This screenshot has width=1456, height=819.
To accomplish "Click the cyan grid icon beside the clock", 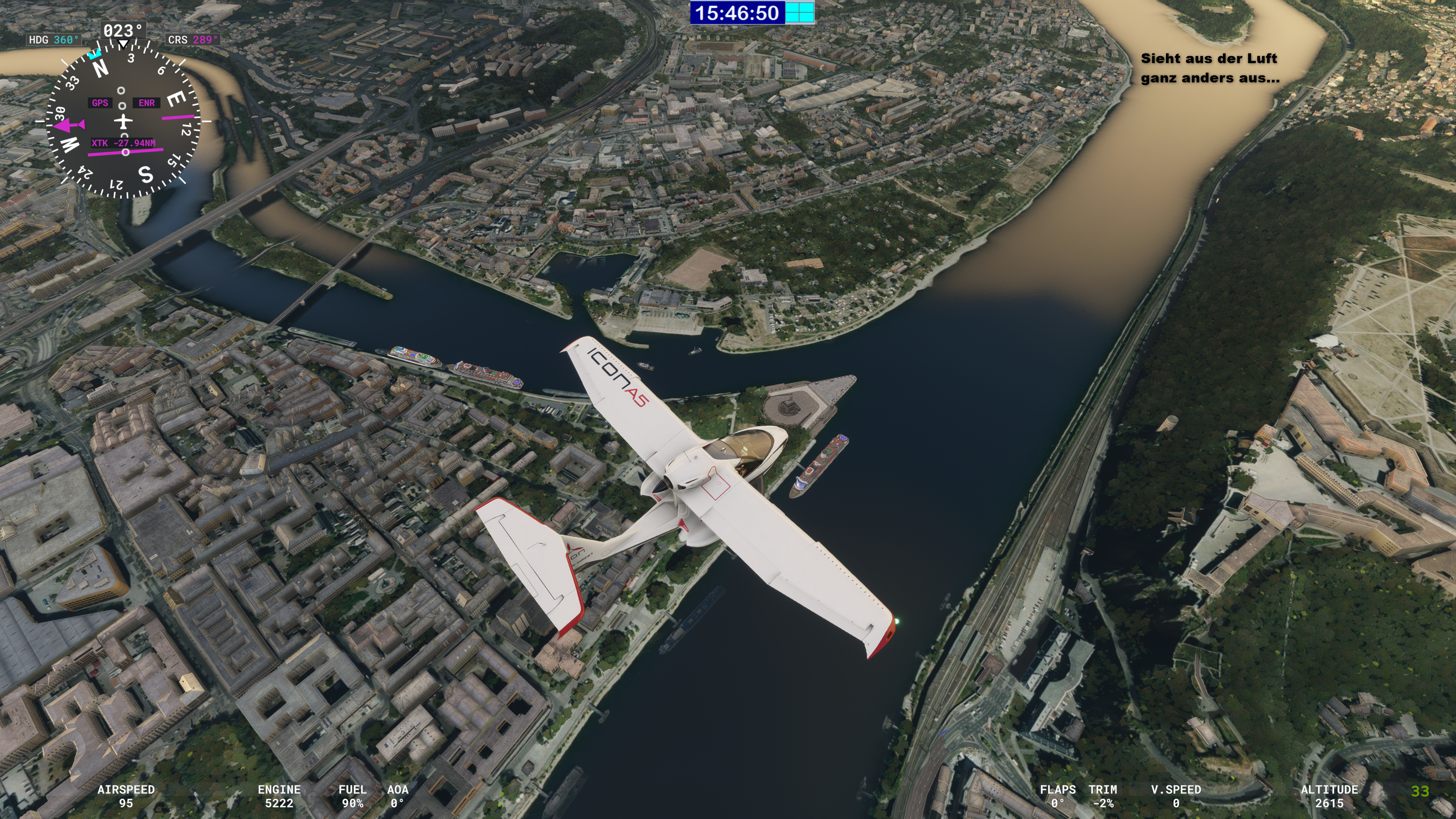I will [x=800, y=13].
